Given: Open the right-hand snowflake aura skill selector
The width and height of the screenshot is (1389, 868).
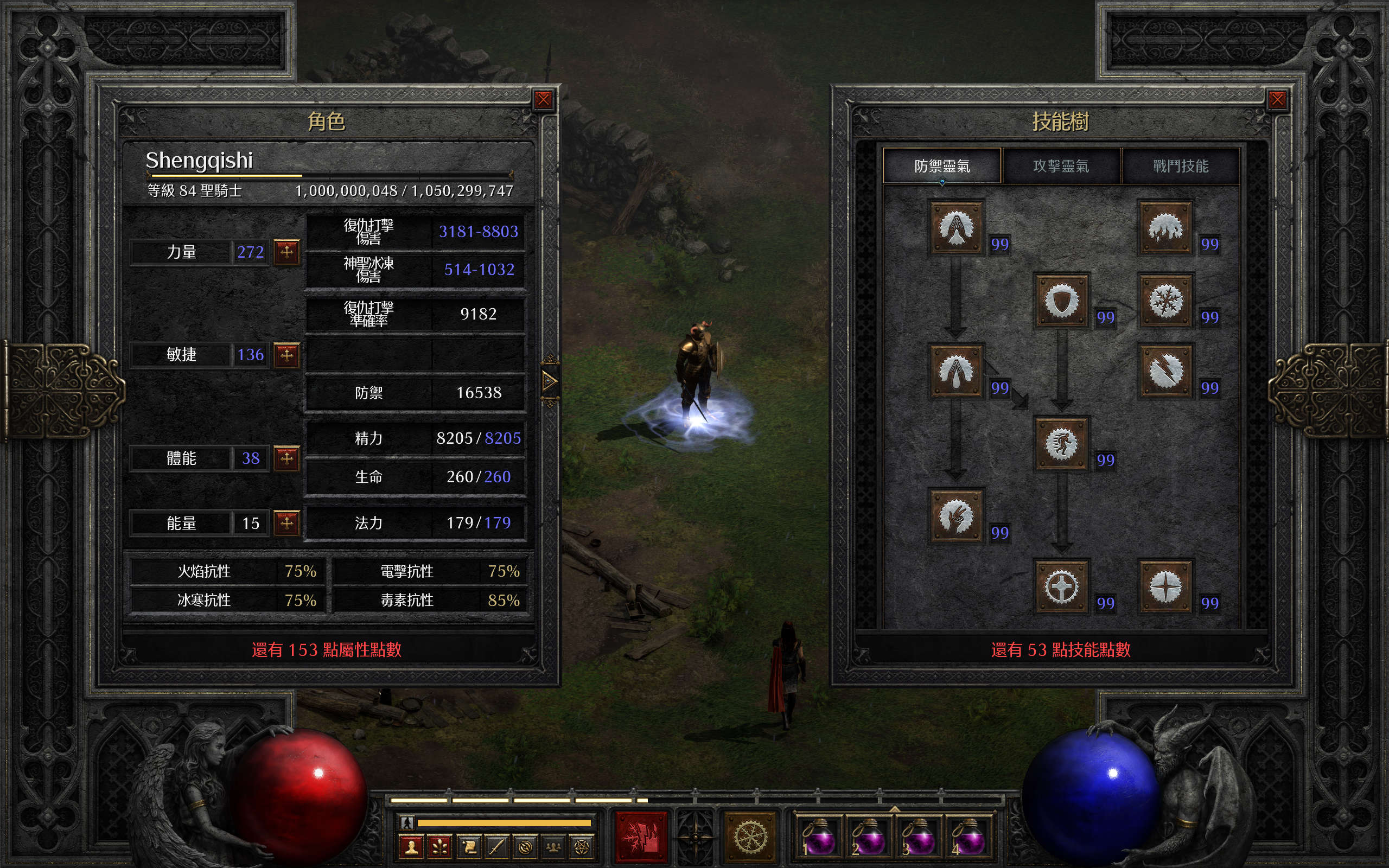Looking at the screenshot, I should point(751,837).
